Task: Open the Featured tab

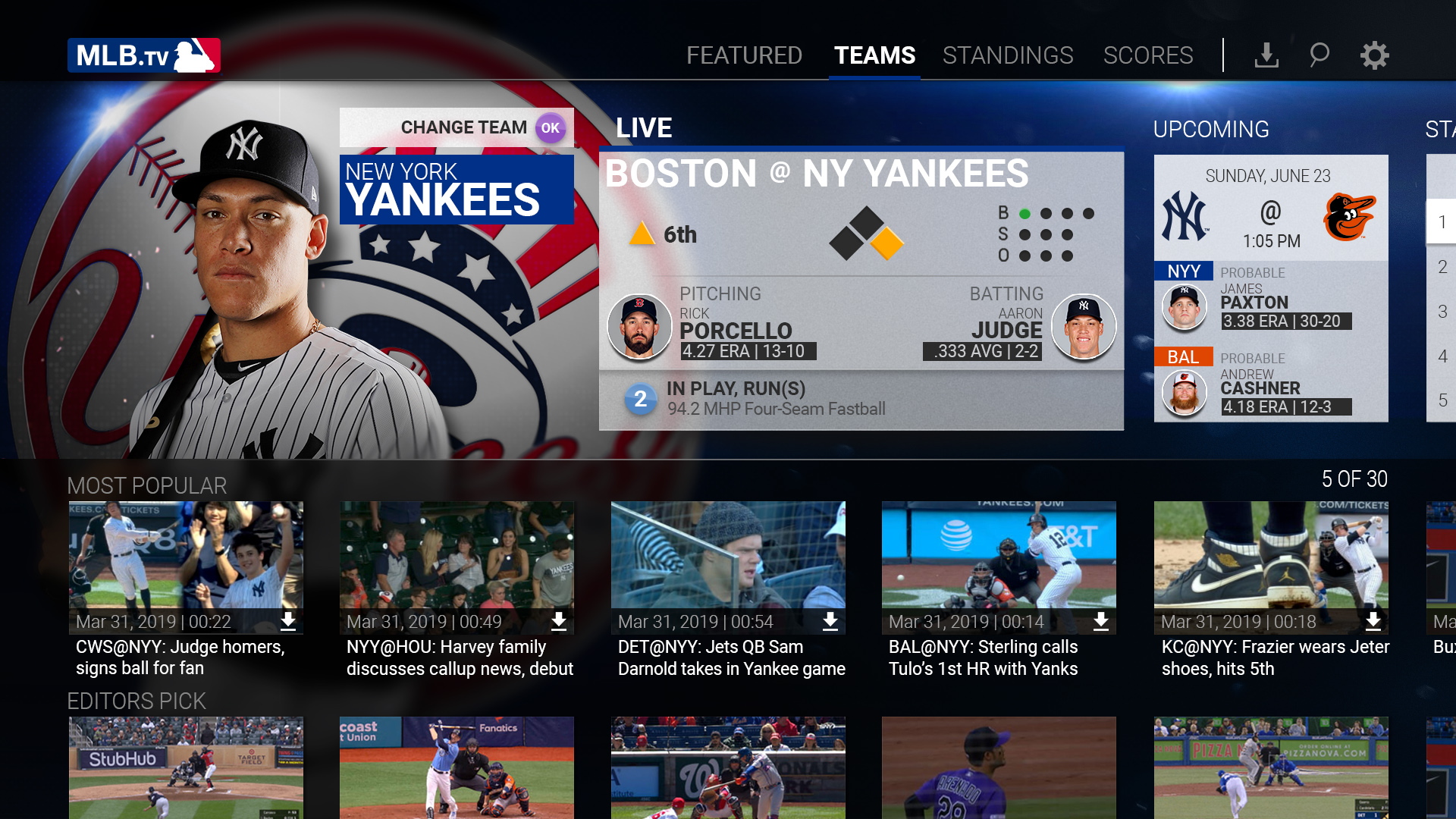Action: point(744,55)
